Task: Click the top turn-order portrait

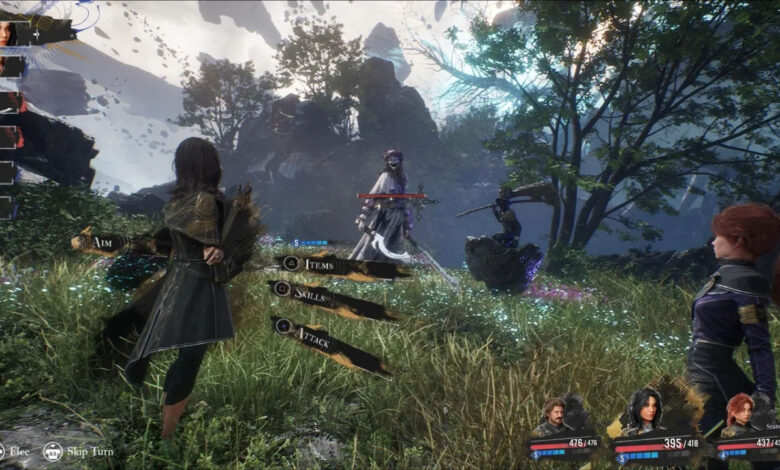Action: (12, 33)
